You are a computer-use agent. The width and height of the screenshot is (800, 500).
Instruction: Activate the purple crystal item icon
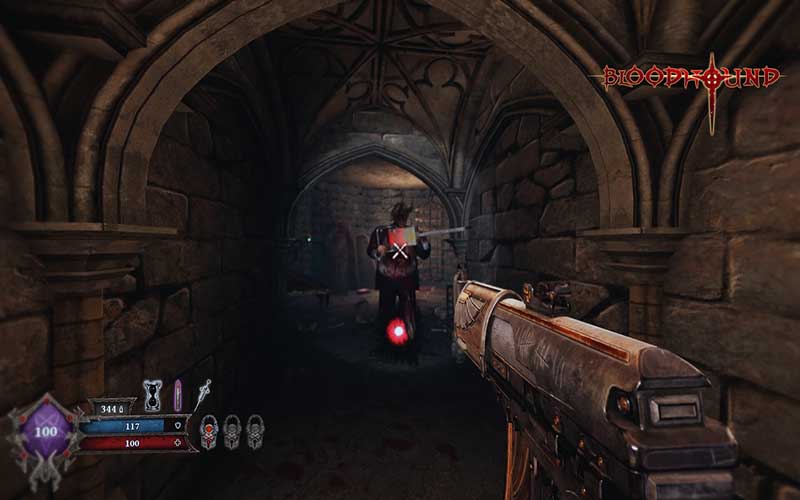coord(178,394)
